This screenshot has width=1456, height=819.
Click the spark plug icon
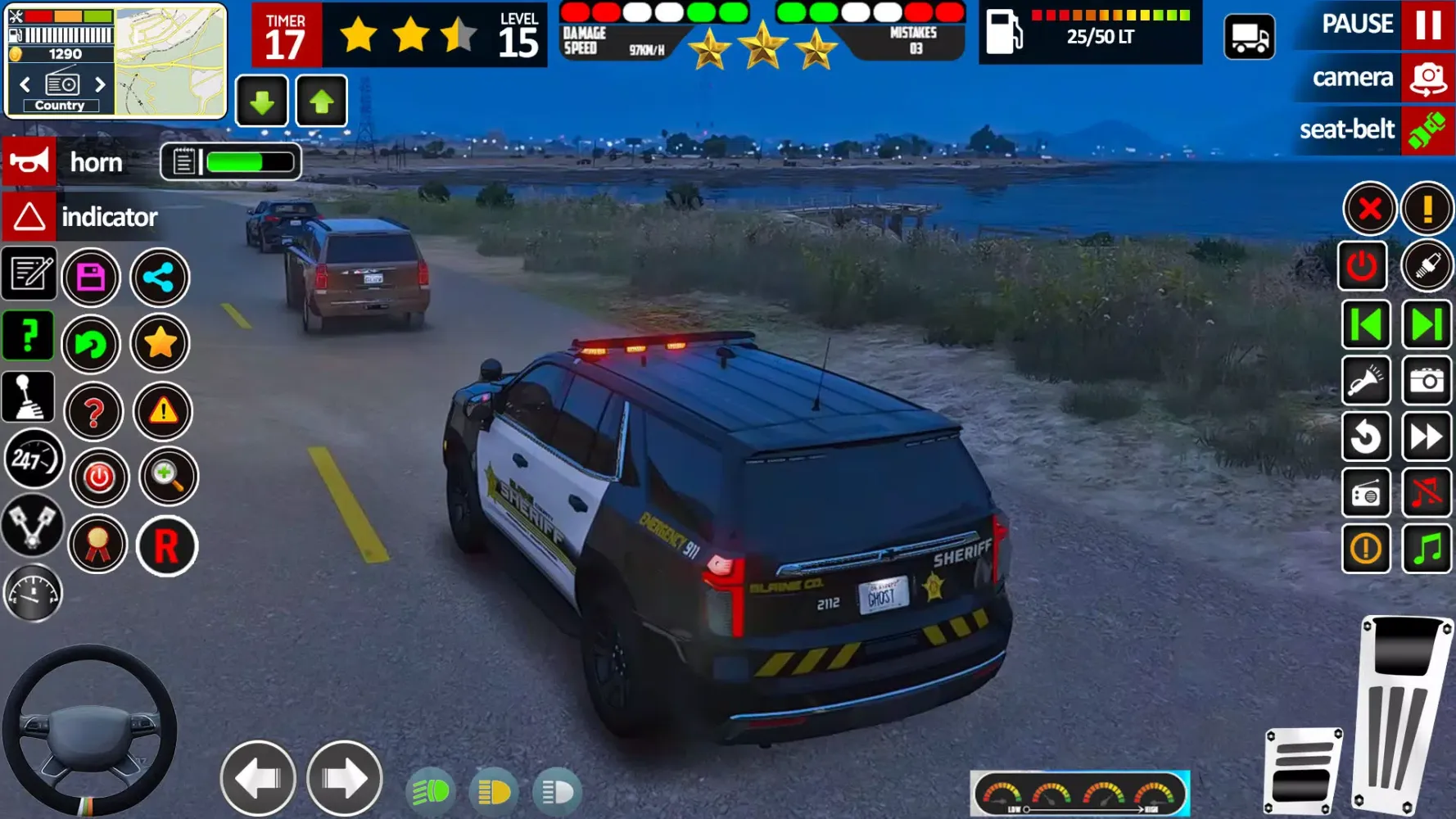(x=1428, y=266)
